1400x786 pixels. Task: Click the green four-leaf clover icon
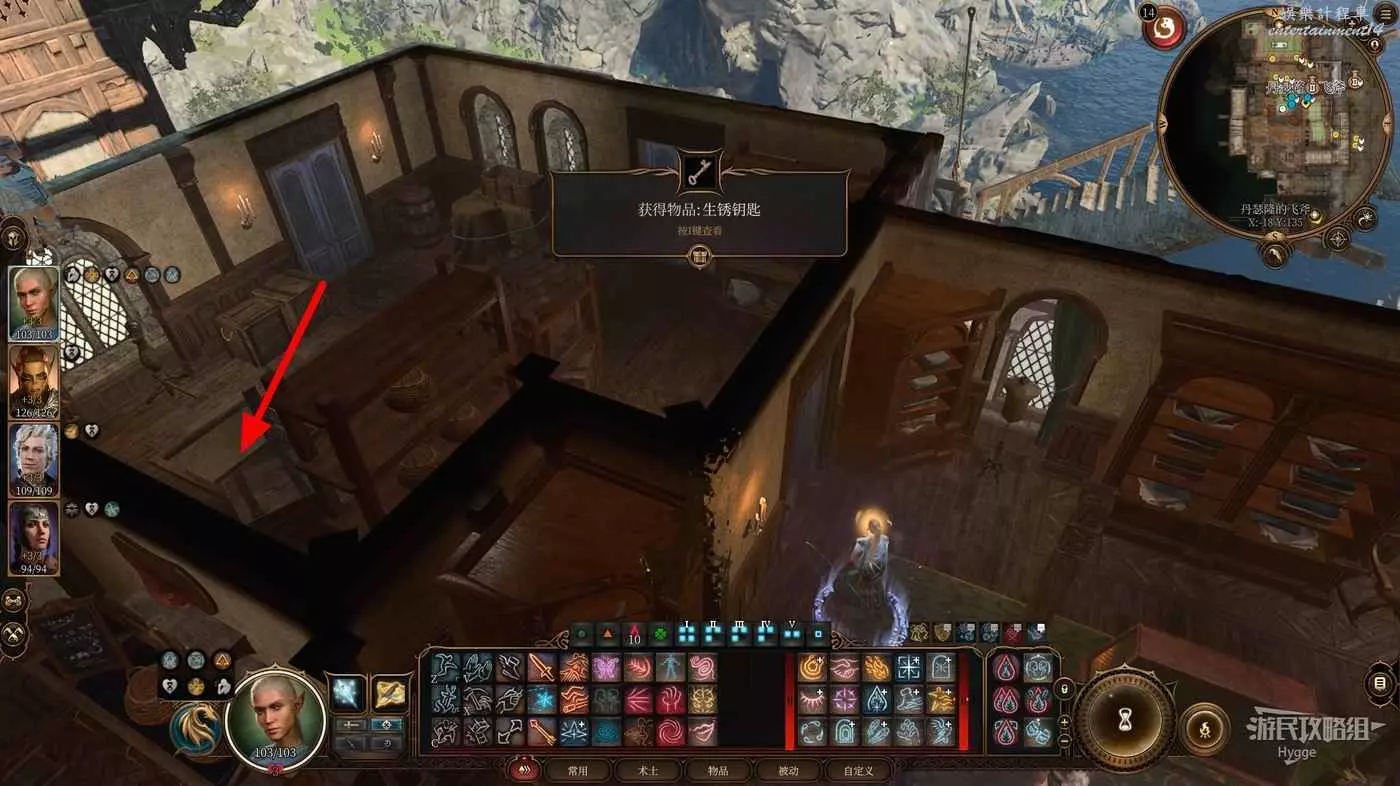click(659, 634)
